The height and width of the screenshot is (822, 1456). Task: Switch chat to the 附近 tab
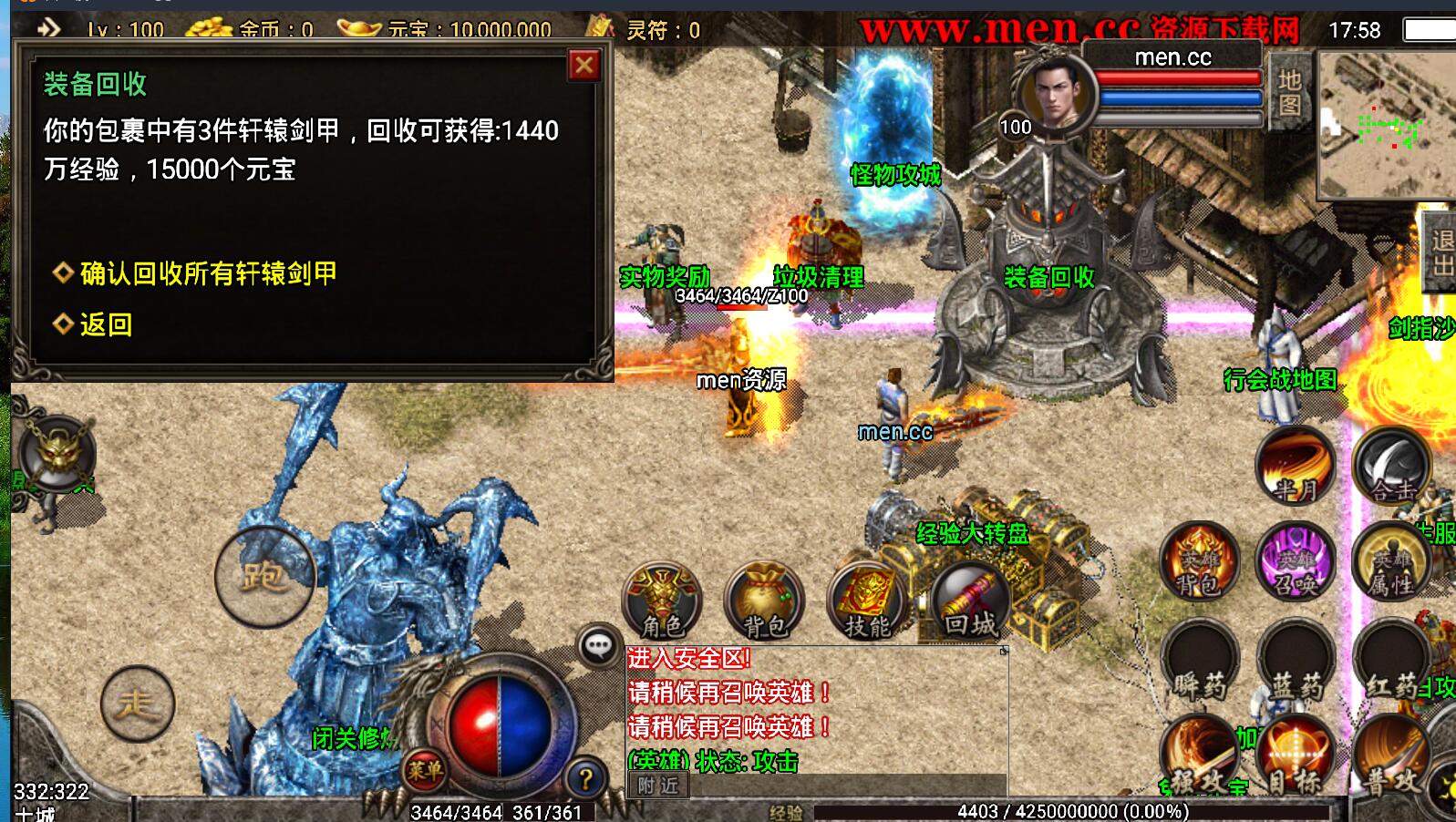click(x=658, y=786)
